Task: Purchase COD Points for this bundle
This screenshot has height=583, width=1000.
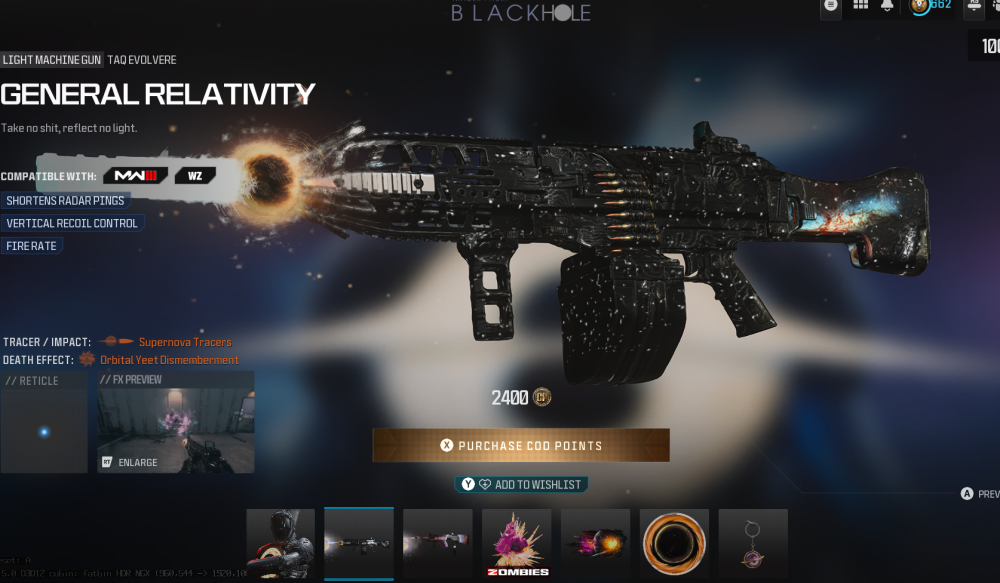Action: pyautogui.click(x=521, y=445)
